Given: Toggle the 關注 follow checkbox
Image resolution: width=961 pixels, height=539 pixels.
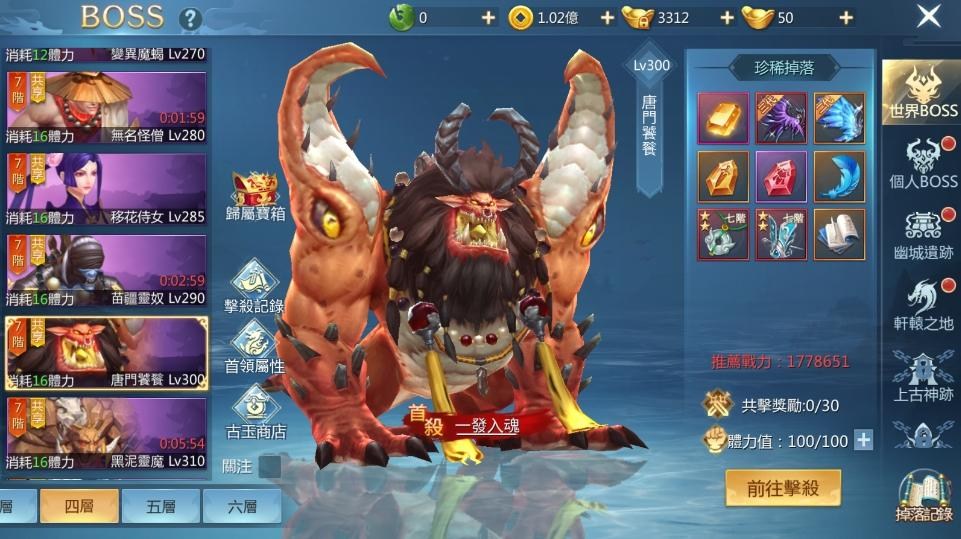Looking at the screenshot, I should coord(269,466).
